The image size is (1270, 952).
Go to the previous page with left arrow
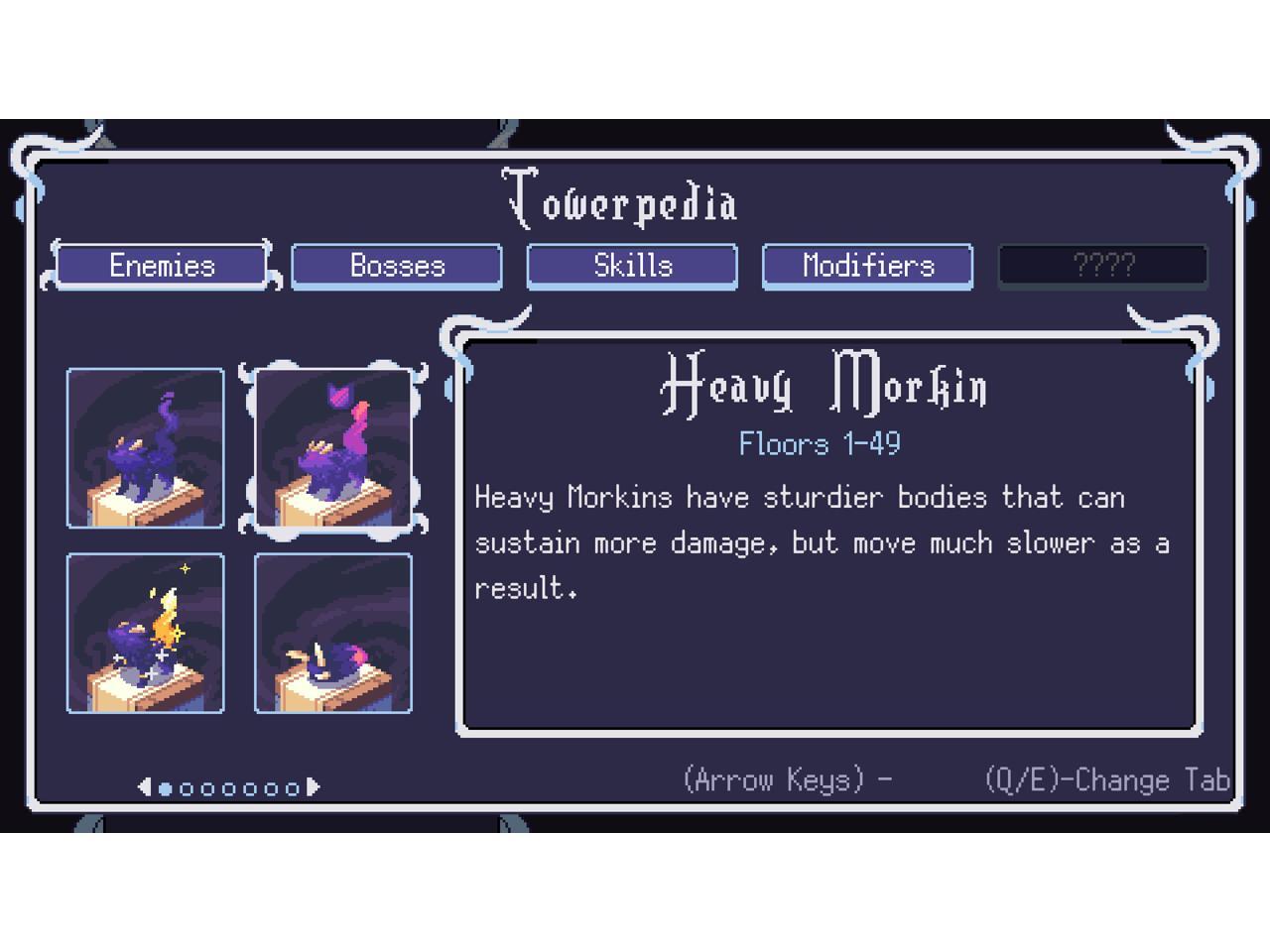tap(144, 787)
